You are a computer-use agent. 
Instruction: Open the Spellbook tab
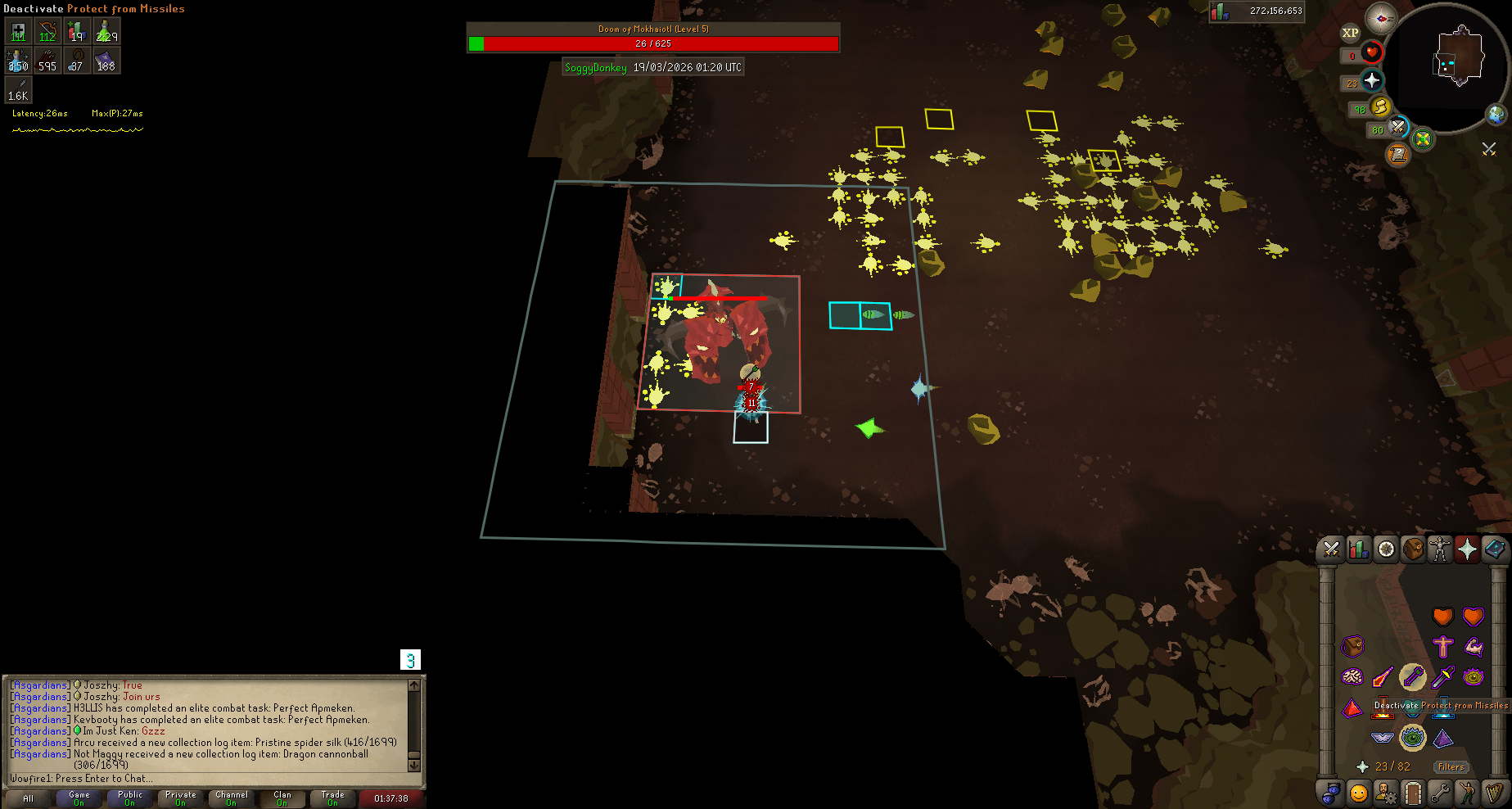tap(1494, 549)
